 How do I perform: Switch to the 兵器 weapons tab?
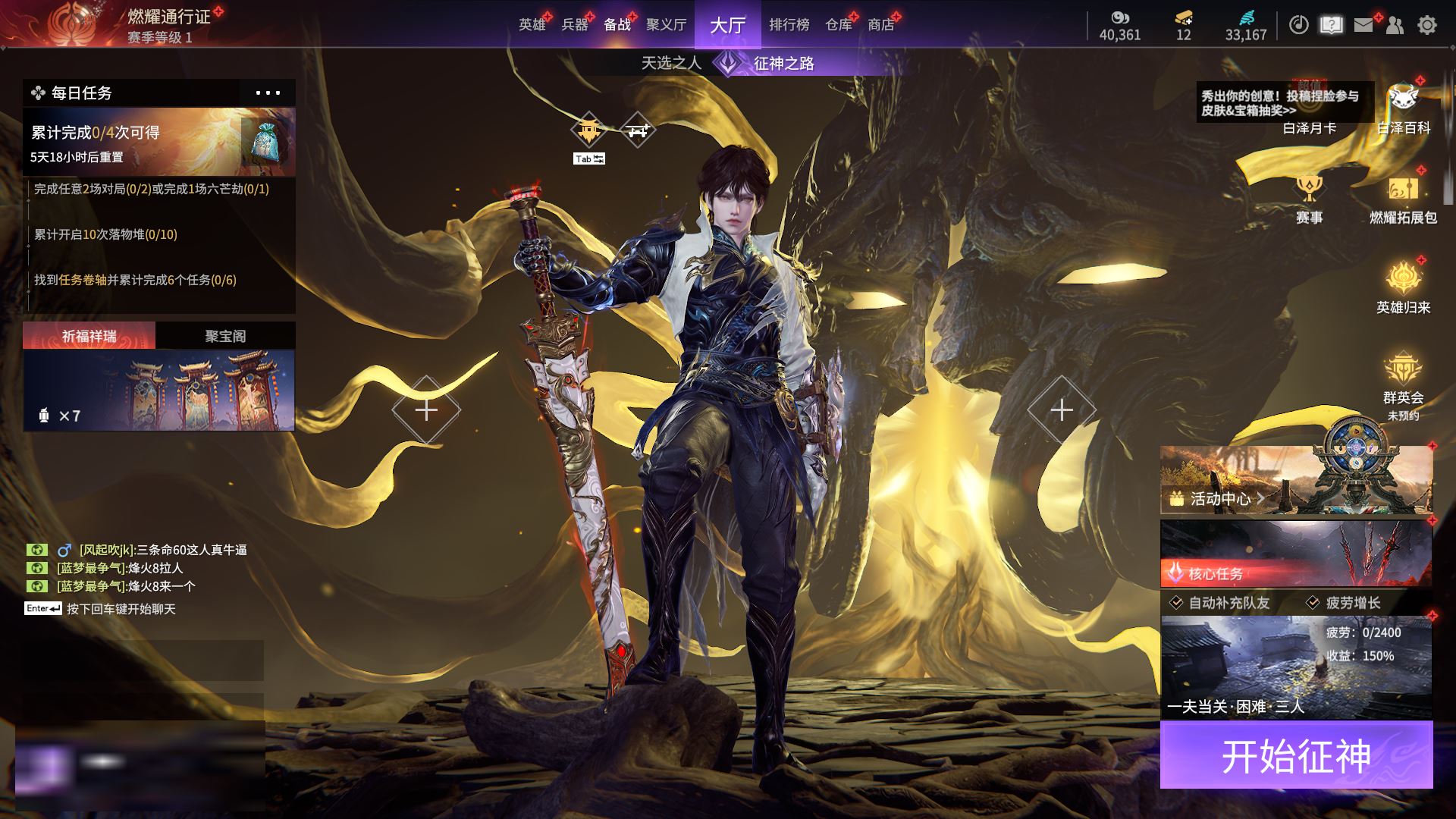coord(575,25)
